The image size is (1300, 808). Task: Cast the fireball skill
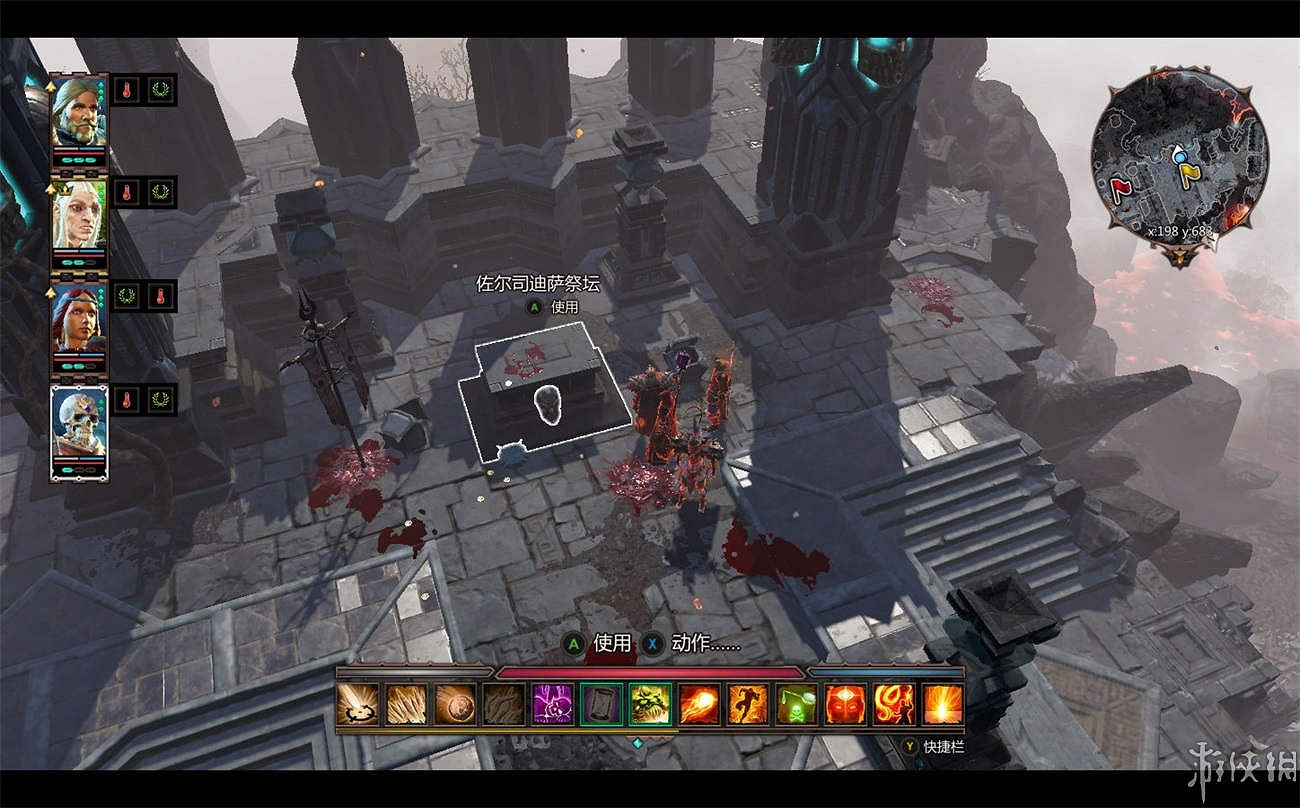click(x=699, y=704)
